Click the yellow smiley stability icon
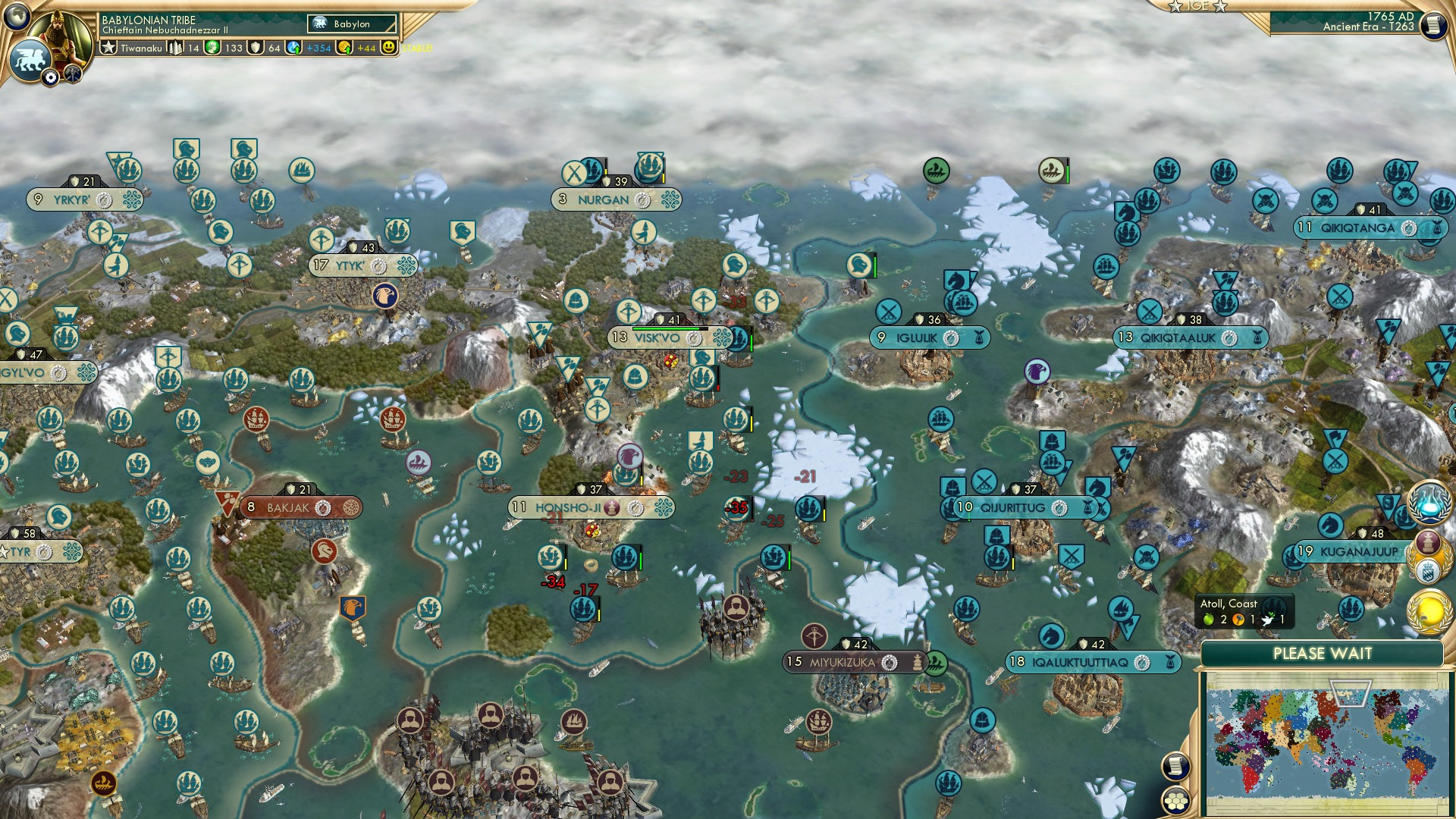The width and height of the screenshot is (1456, 819). (x=388, y=48)
